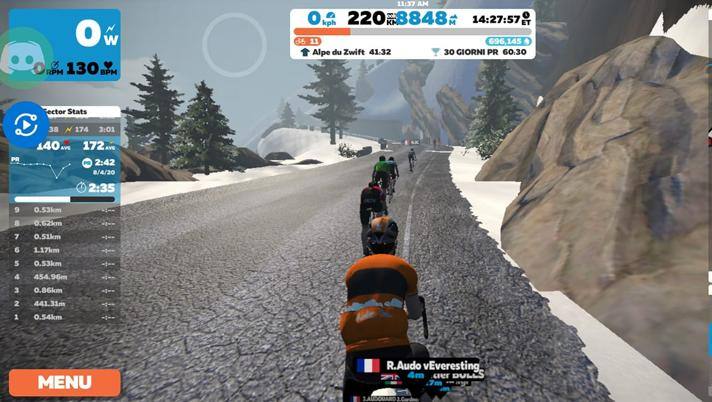Click the Discord overlay icon
This screenshot has height=402, width=712.
27,55
